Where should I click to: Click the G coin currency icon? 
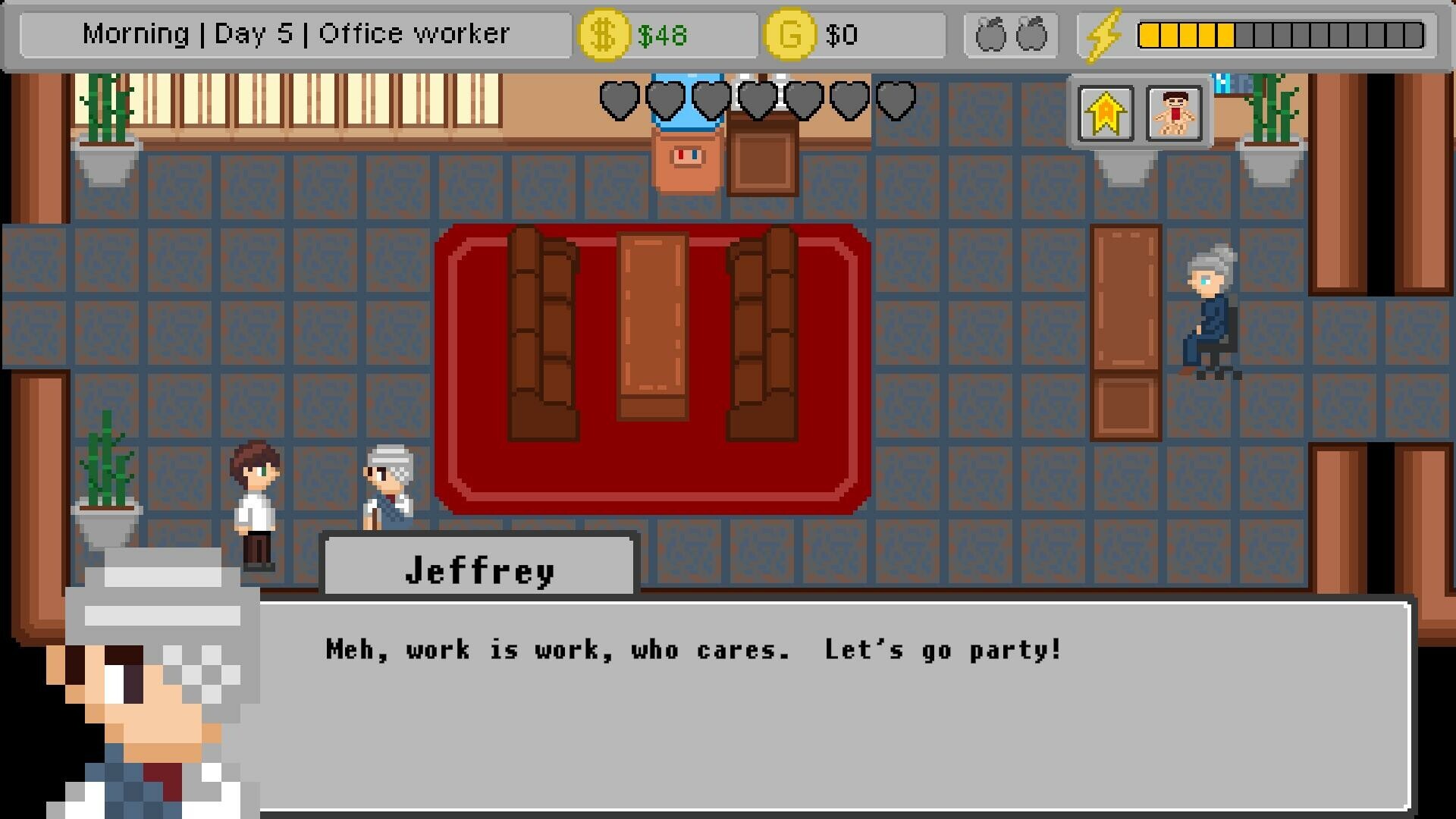point(789,33)
